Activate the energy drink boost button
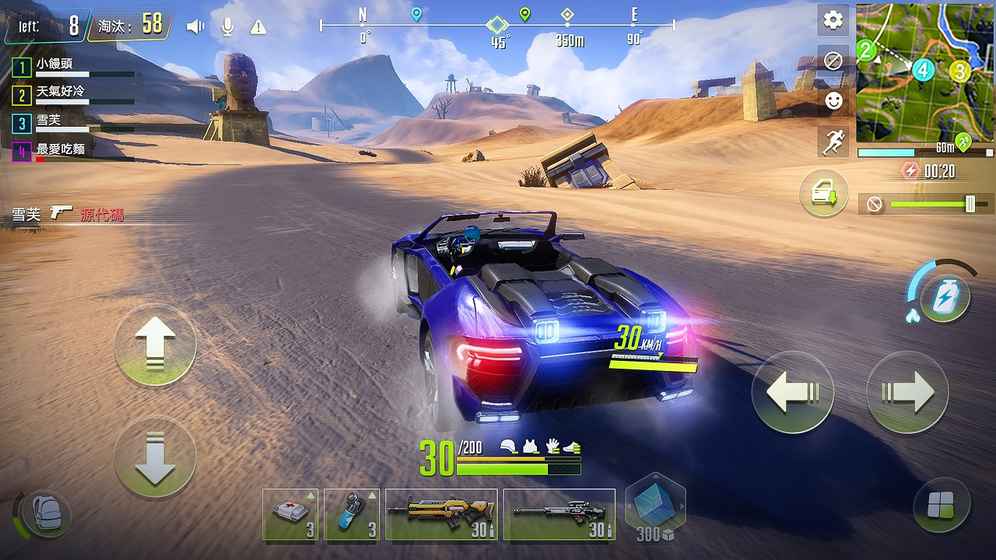This screenshot has width=996, height=560. tap(944, 297)
